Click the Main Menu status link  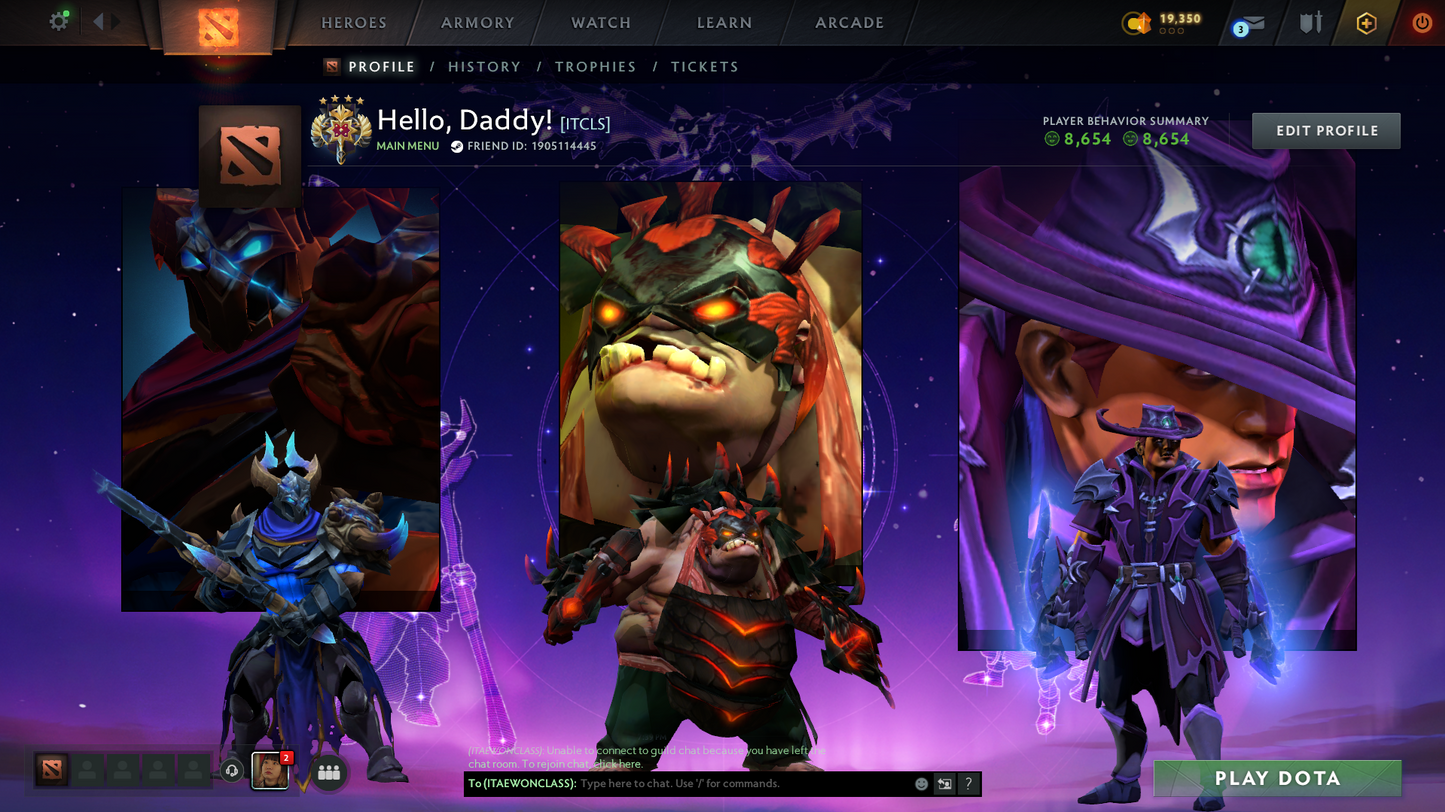tap(407, 146)
